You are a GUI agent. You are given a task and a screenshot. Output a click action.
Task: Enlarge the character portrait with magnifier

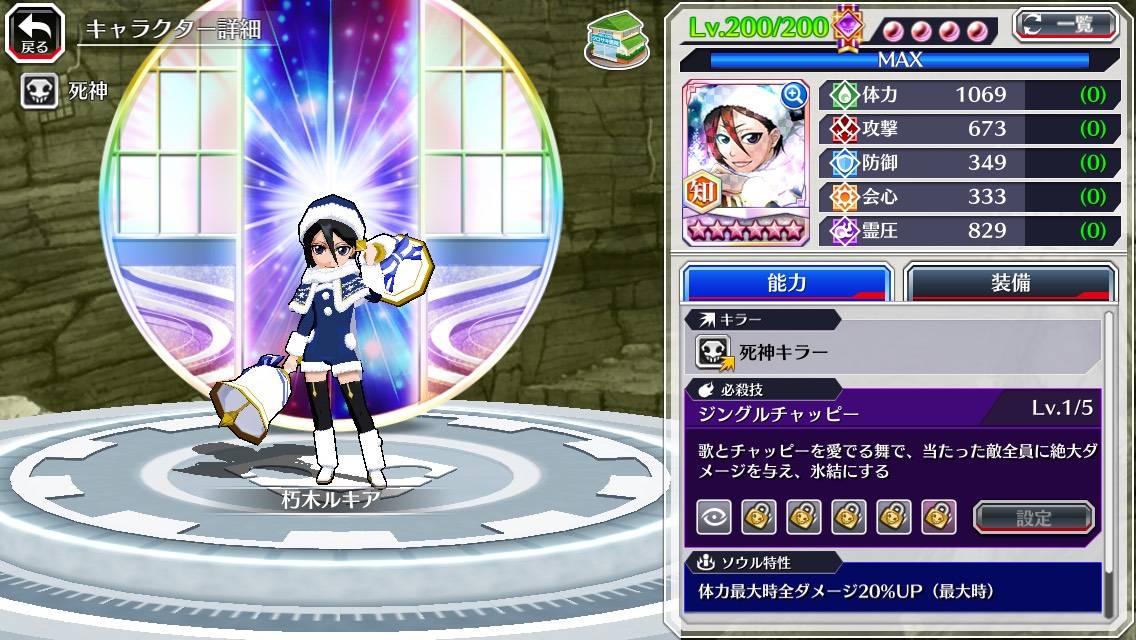click(x=794, y=95)
